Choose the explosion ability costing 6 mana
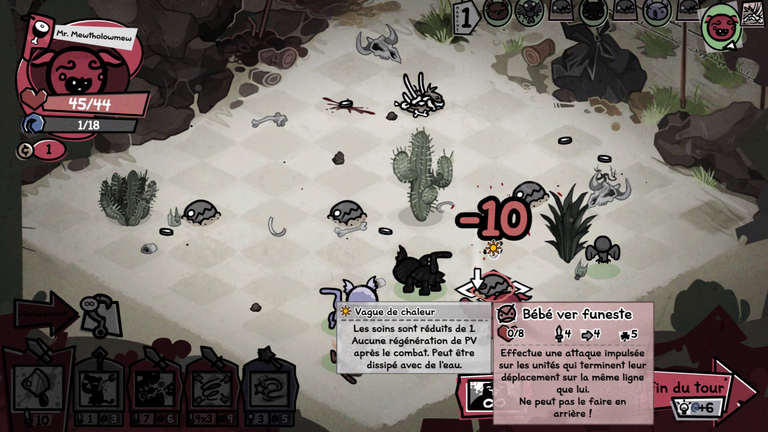The image size is (768, 432). pyautogui.click(x=155, y=385)
